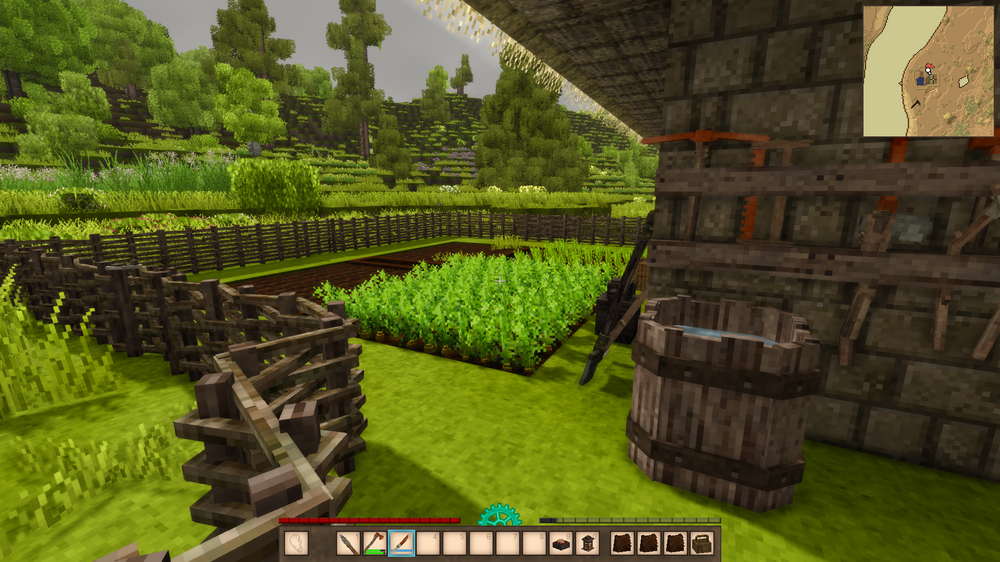Viewport: 1000px width, 562px height.
Task: Click the blue house marker on the minimap
Action: pyautogui.click(x=920, y=79)
